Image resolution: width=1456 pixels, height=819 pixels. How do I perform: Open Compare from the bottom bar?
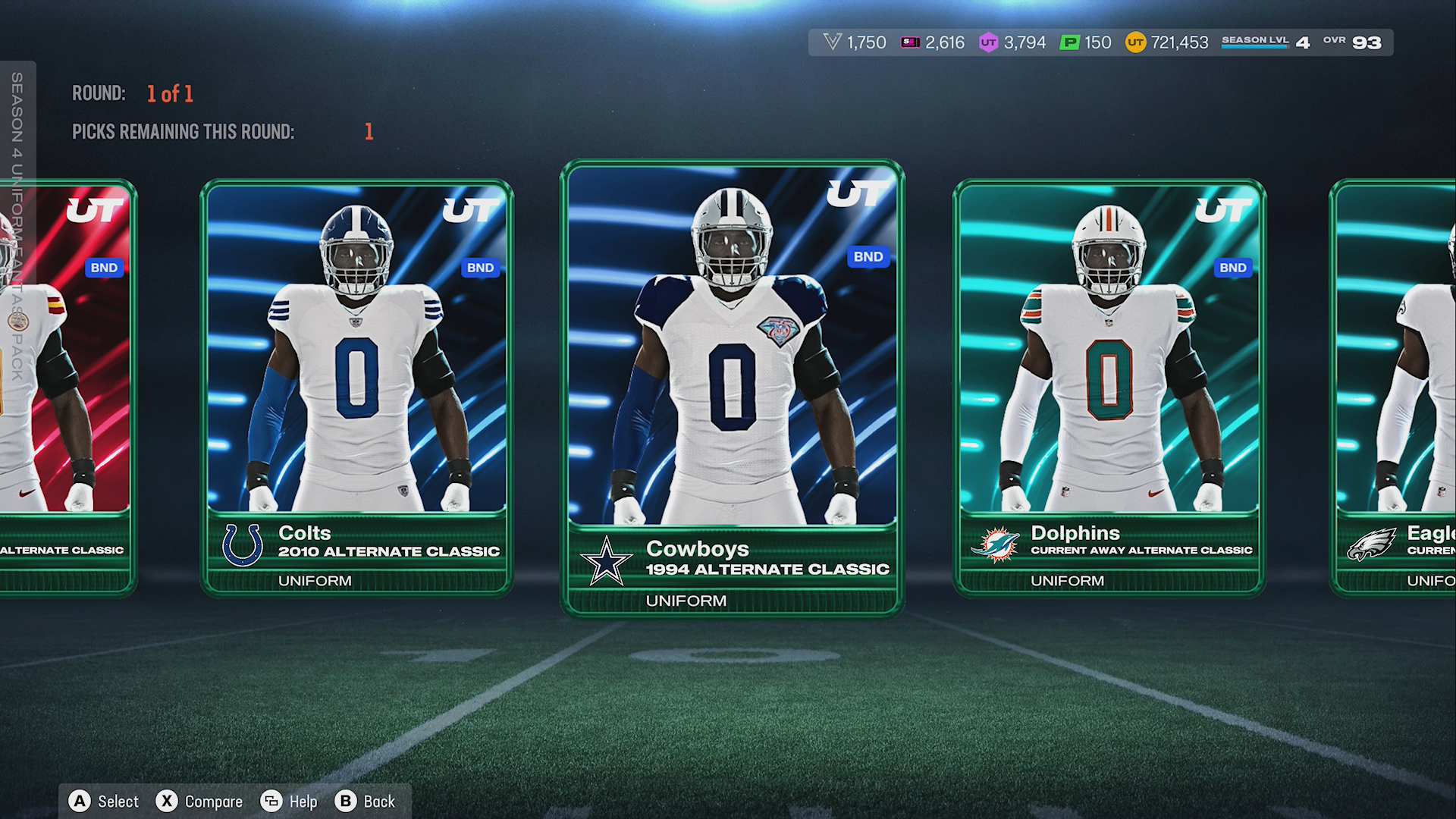pyautogui.click(x=199, y=802)
